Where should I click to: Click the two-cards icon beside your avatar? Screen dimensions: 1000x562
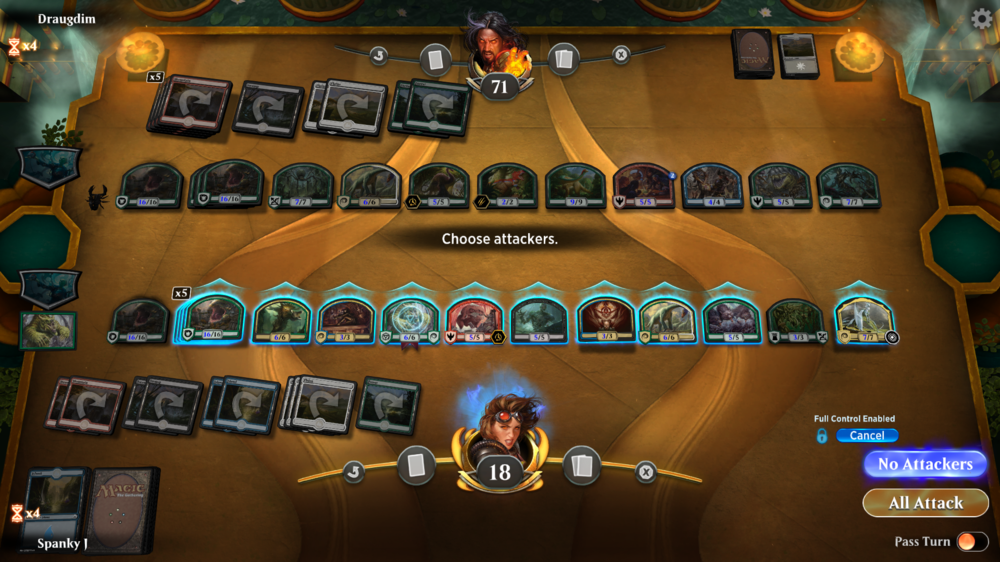[x=581, y=465]
